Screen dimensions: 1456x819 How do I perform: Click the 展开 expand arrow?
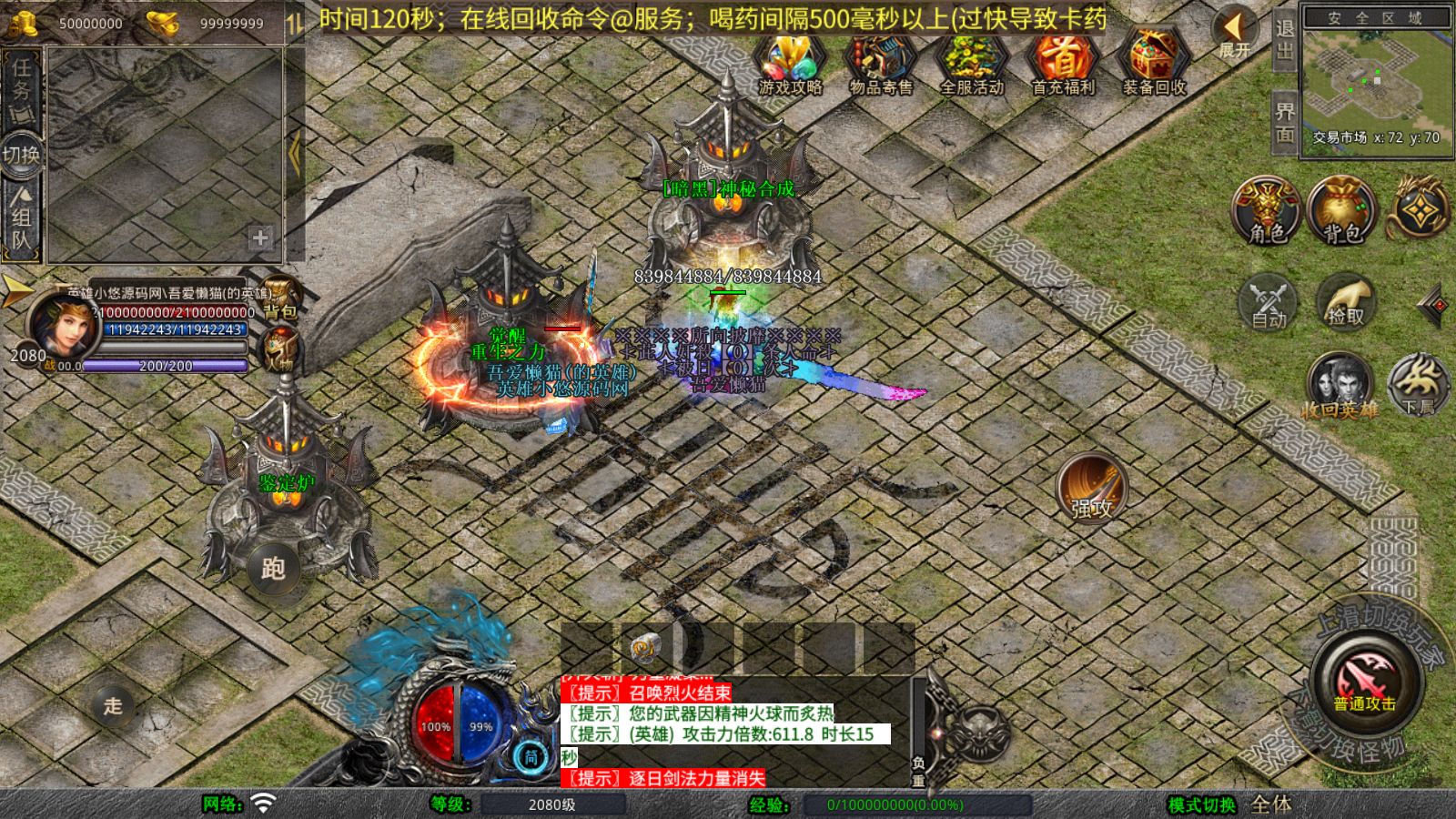1235,33
